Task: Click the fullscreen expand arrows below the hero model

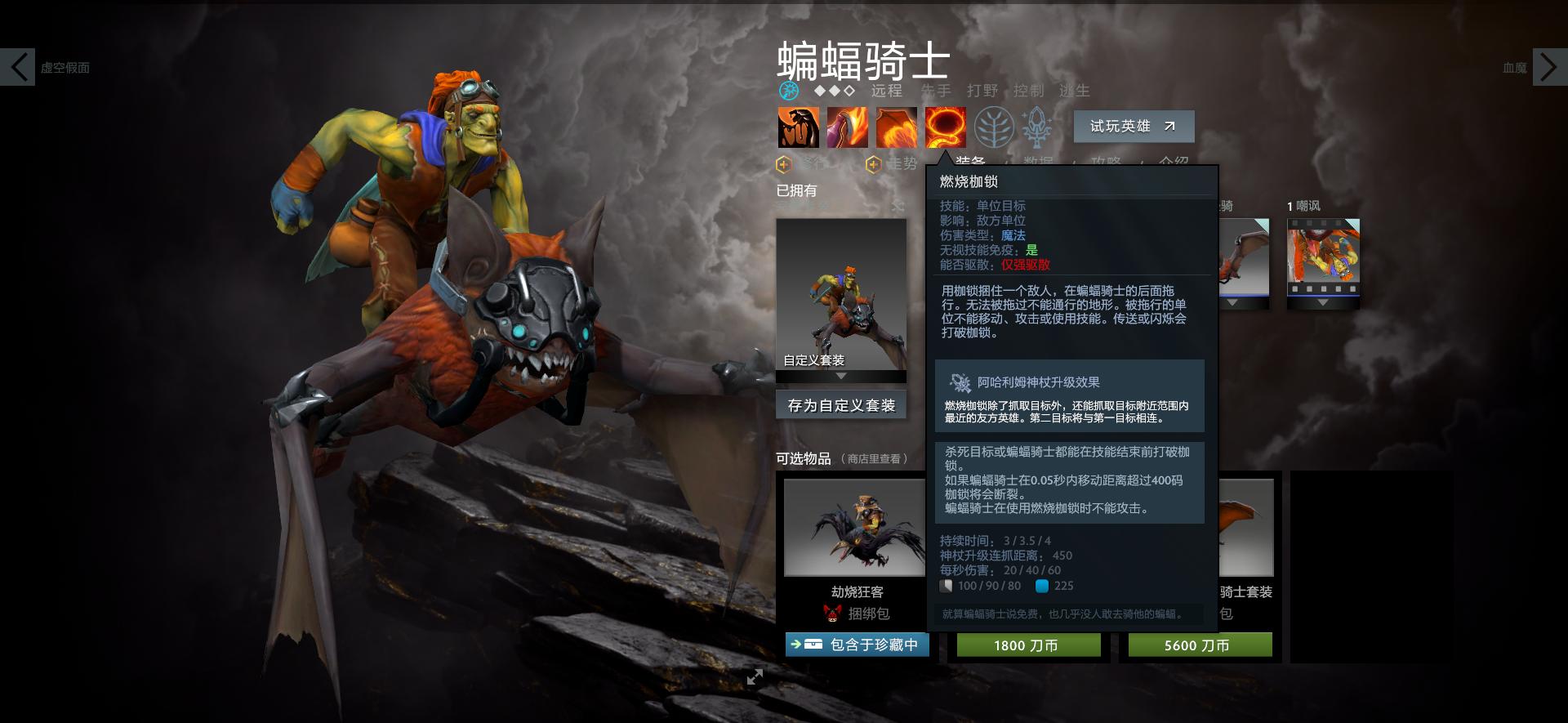Action: click(756, 676)
